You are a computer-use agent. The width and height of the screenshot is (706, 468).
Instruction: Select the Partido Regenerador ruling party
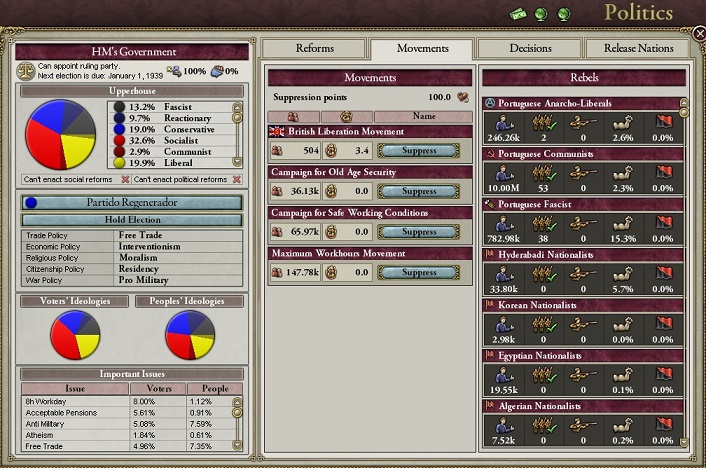(131, 202)
